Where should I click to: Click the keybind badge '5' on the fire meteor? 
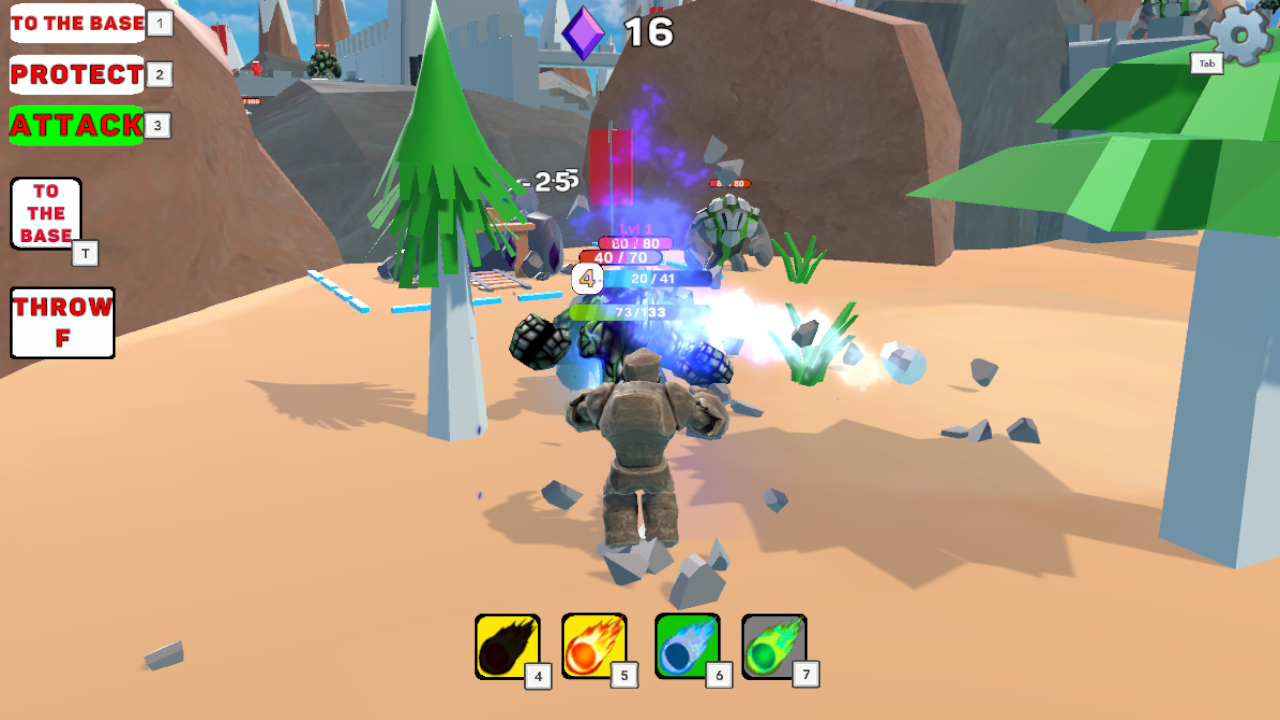625,676
